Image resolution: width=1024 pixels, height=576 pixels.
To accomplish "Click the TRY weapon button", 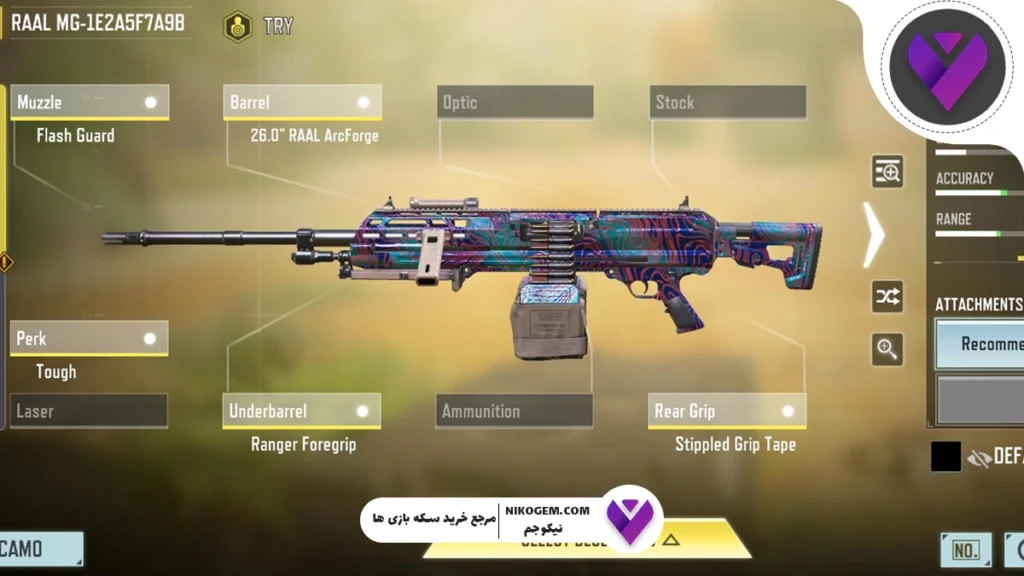I will coord(260,26).
